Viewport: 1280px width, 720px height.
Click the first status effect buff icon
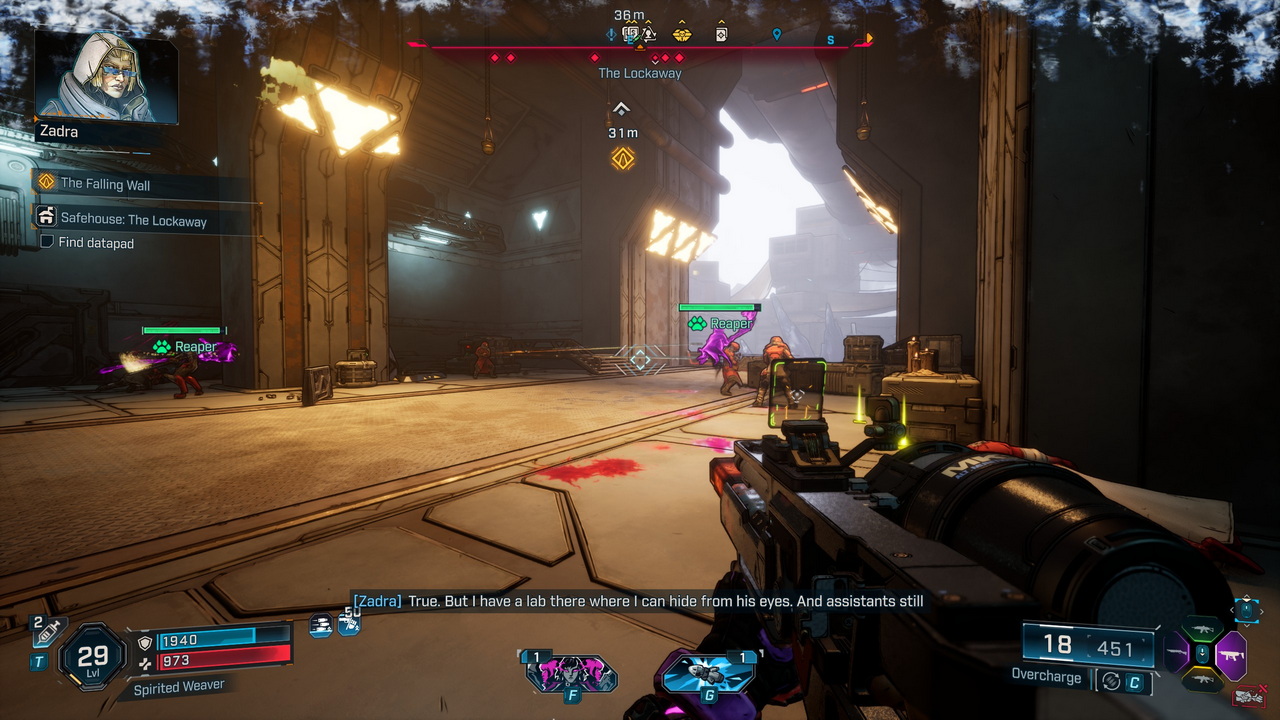[321, 625]
